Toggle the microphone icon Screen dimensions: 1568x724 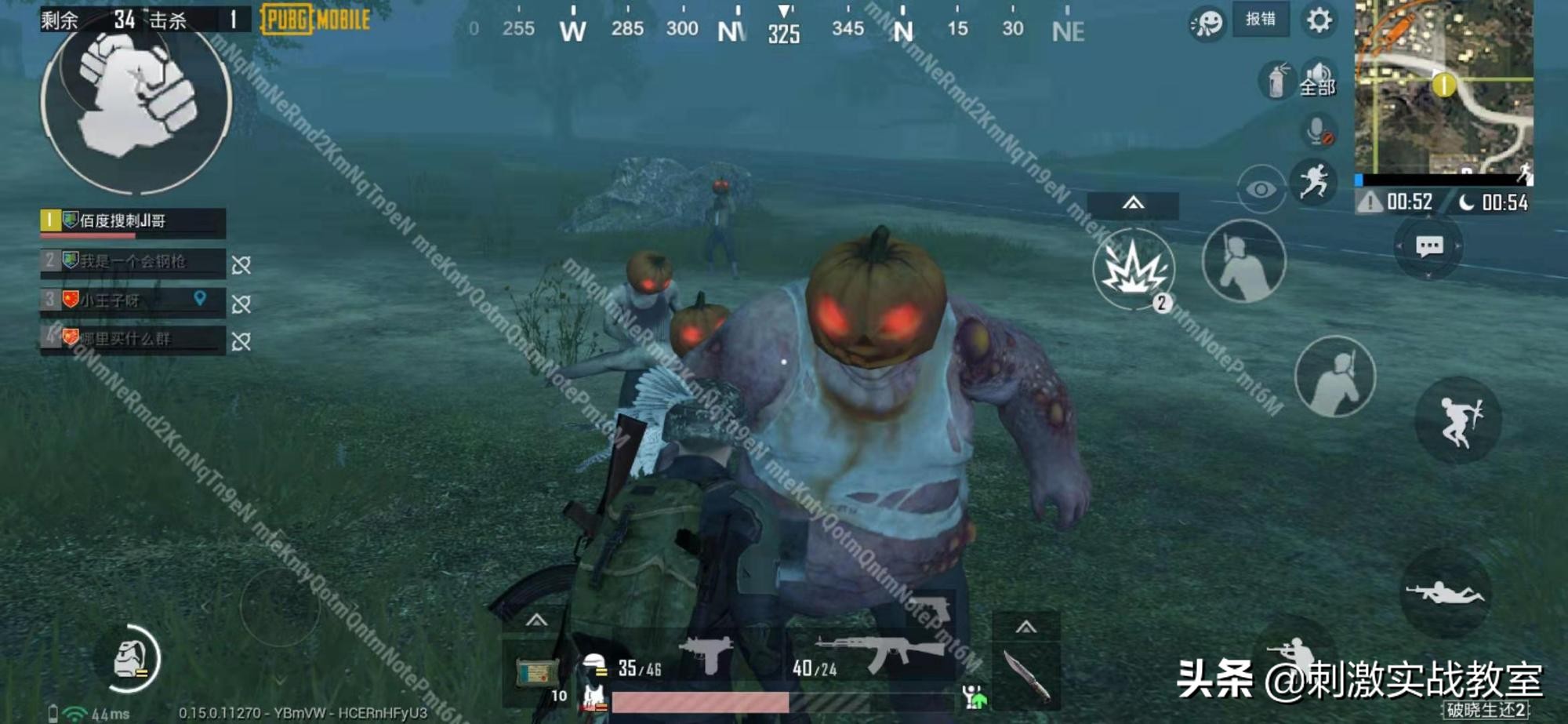[x=1318, y=130]
